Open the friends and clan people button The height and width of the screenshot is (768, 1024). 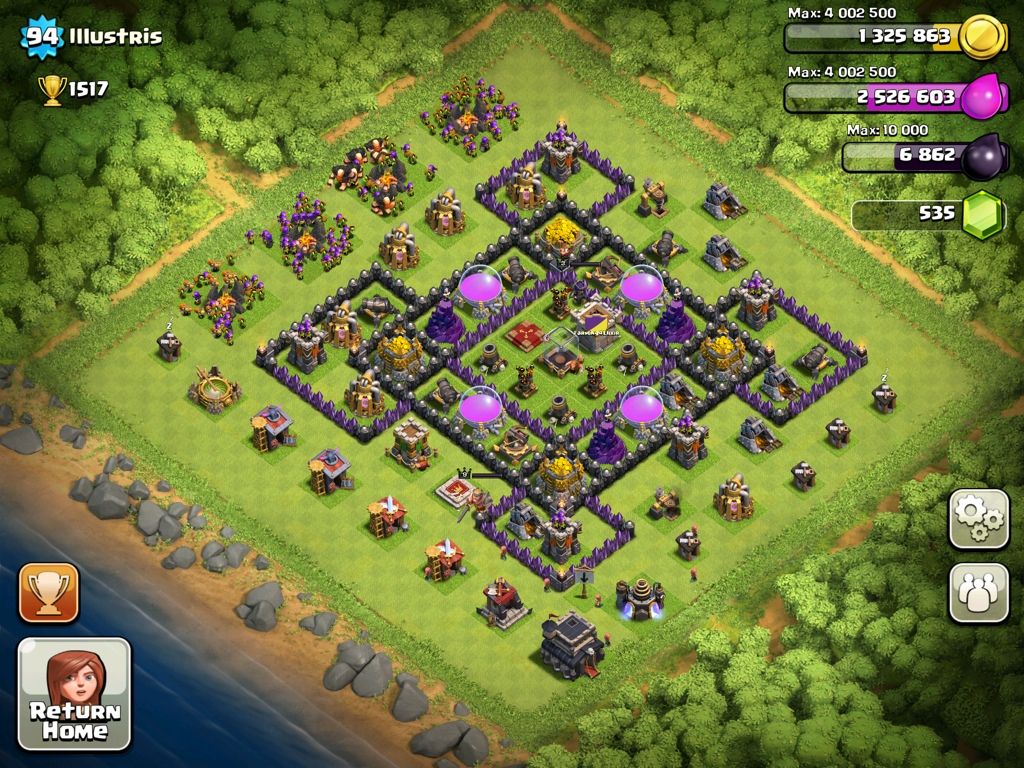point(978,592)
